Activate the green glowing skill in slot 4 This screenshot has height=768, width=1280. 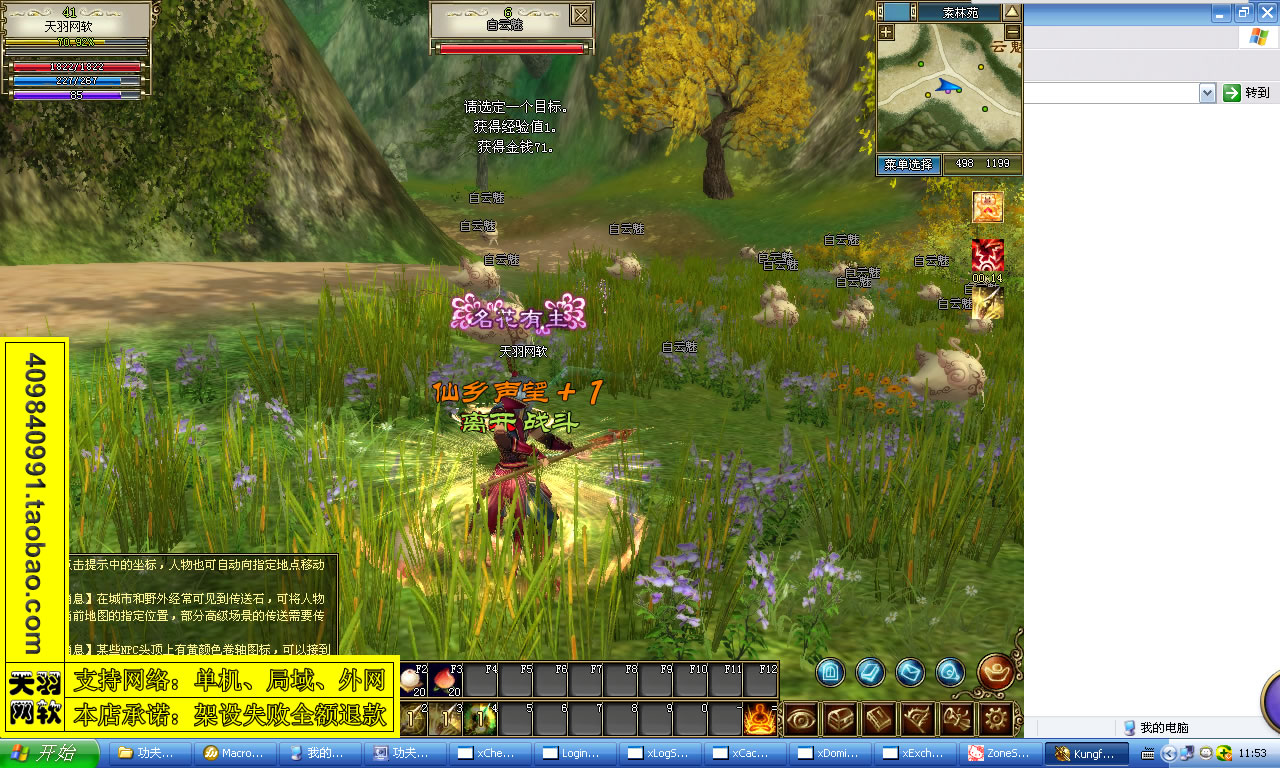coord(481,719)
